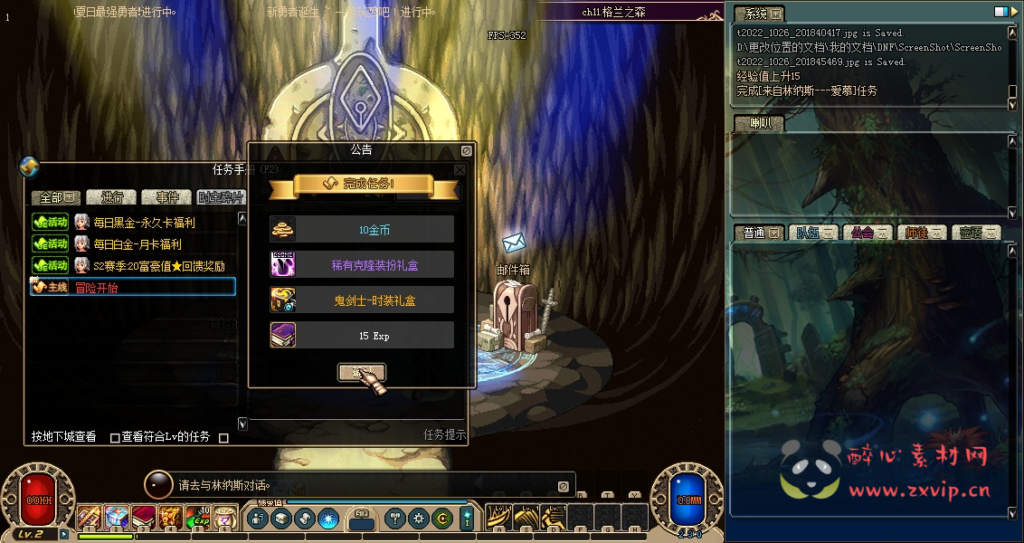Select the 鬼剑士-时装礼盒 reward

coord(361,300)
